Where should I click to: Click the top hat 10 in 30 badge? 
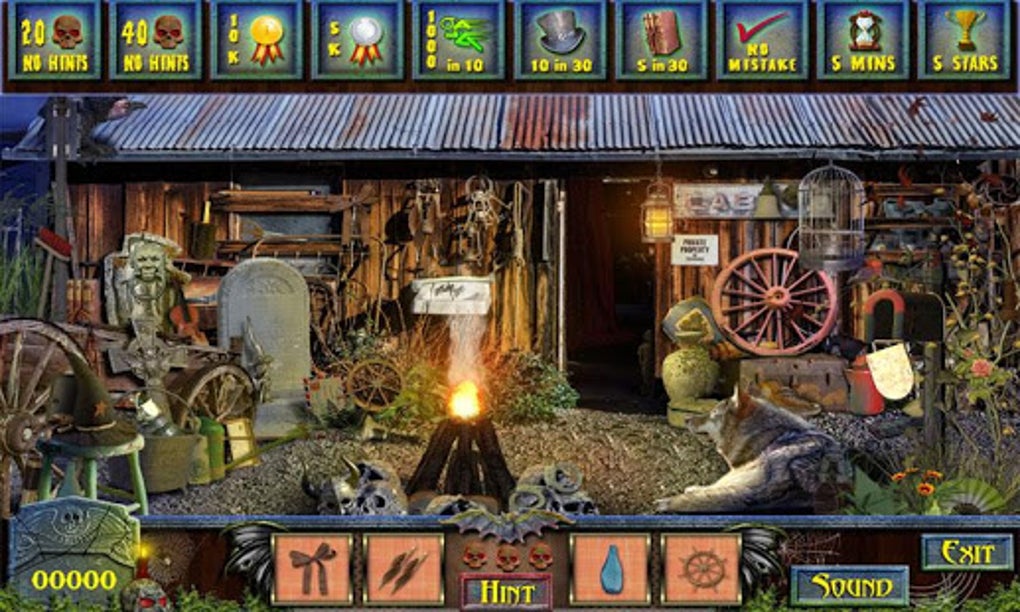560,40
